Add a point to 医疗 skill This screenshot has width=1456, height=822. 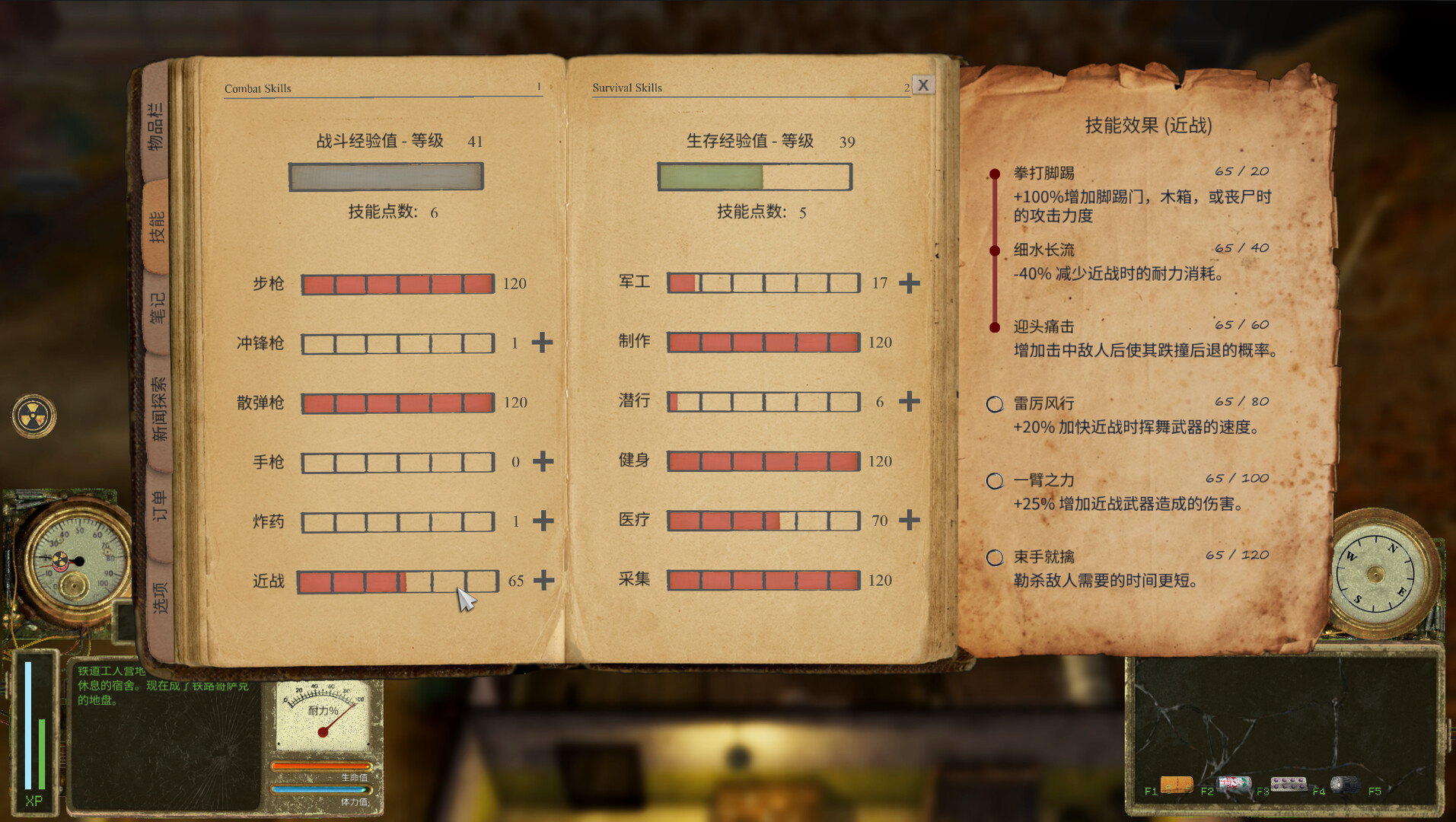[907, 521]
